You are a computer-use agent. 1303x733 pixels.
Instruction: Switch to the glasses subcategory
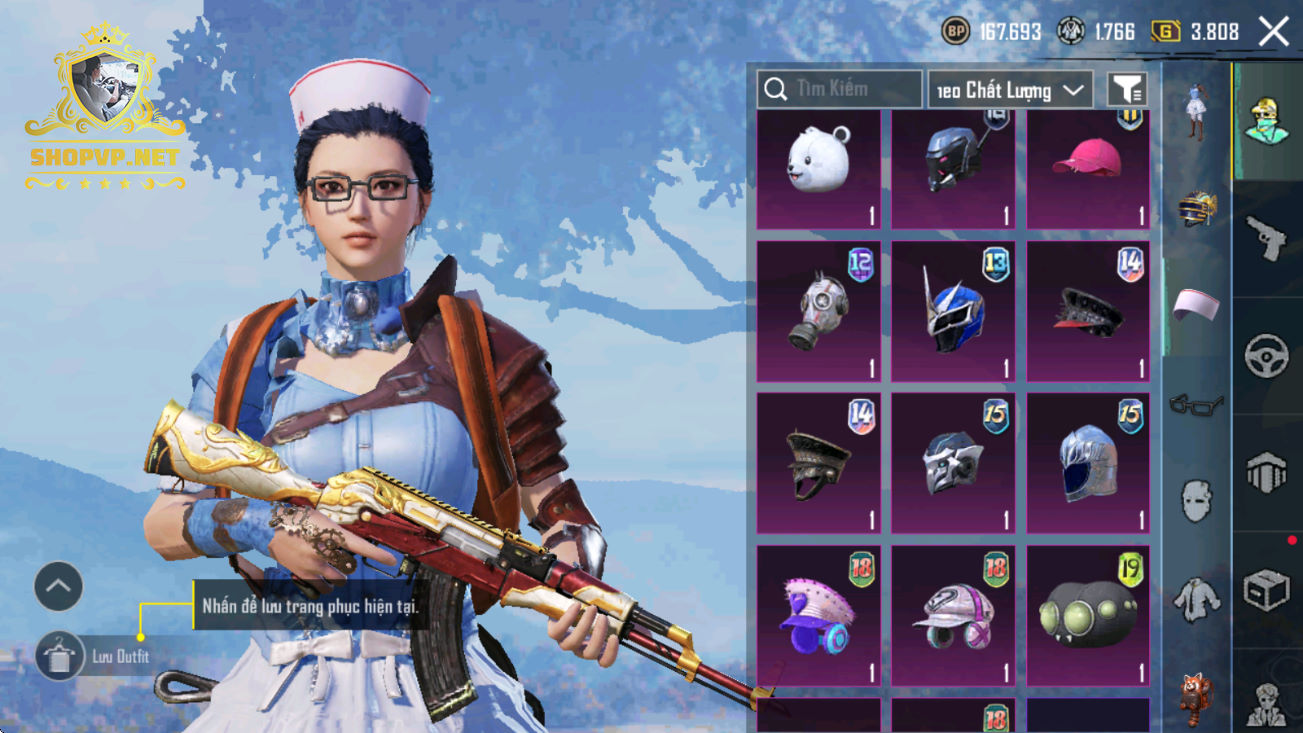tap(1196, 405)
